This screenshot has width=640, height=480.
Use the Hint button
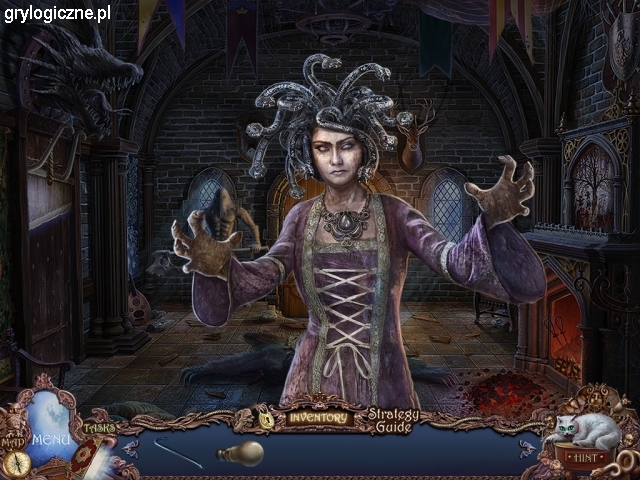pyautogui.click(x=584, y=457)
